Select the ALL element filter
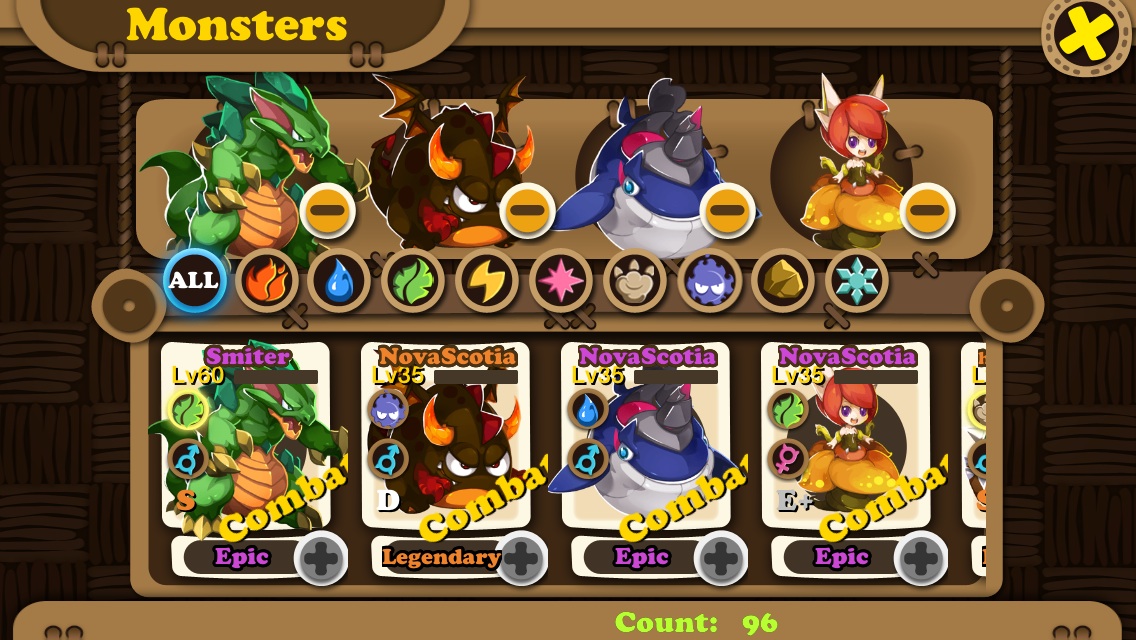Image resolution: width=1136 pixels, height=640 pixels. coord(194,281)
